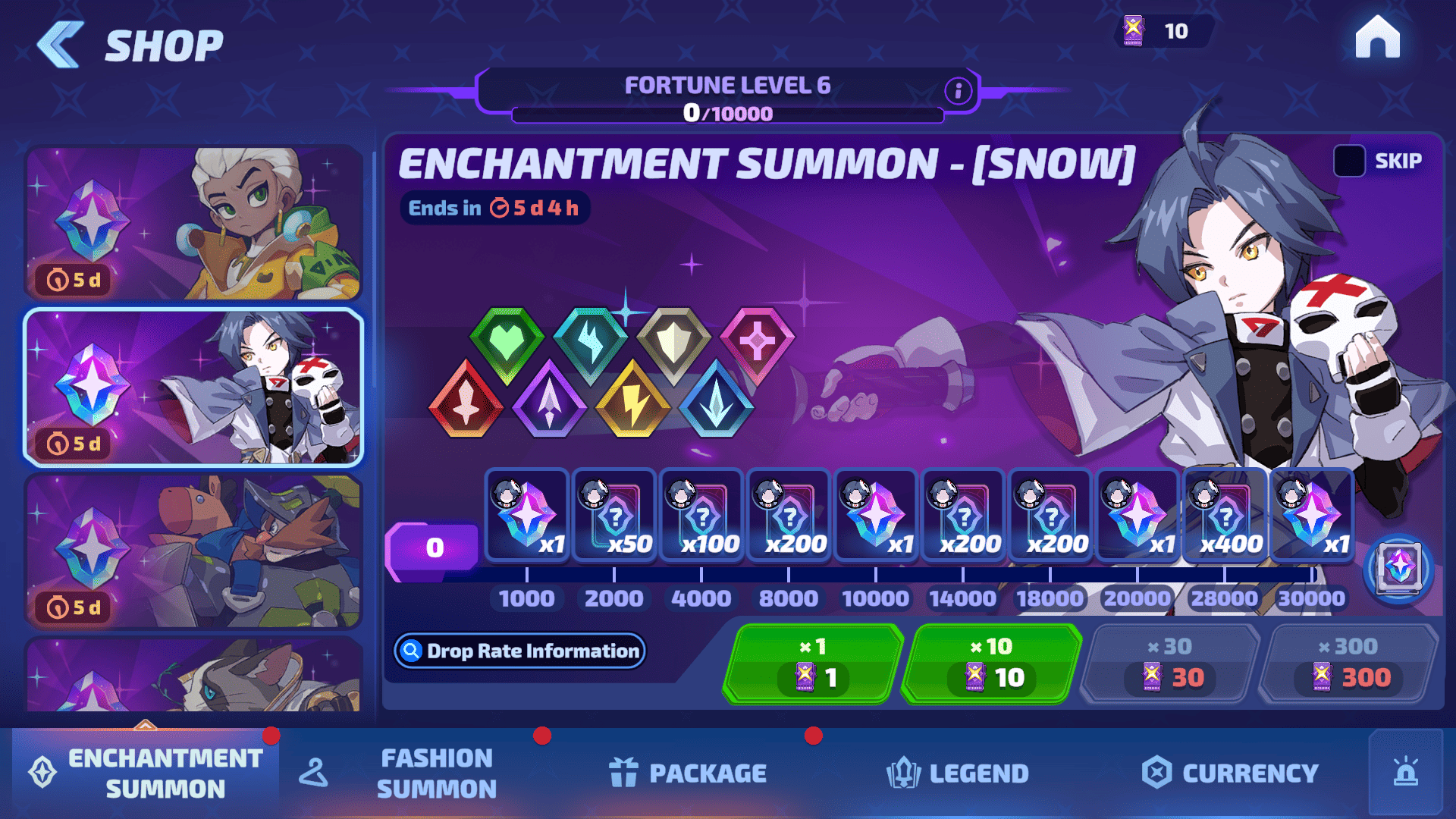Select the horse and wizard summon banner
1456x819 pixels.
point(193,551)
